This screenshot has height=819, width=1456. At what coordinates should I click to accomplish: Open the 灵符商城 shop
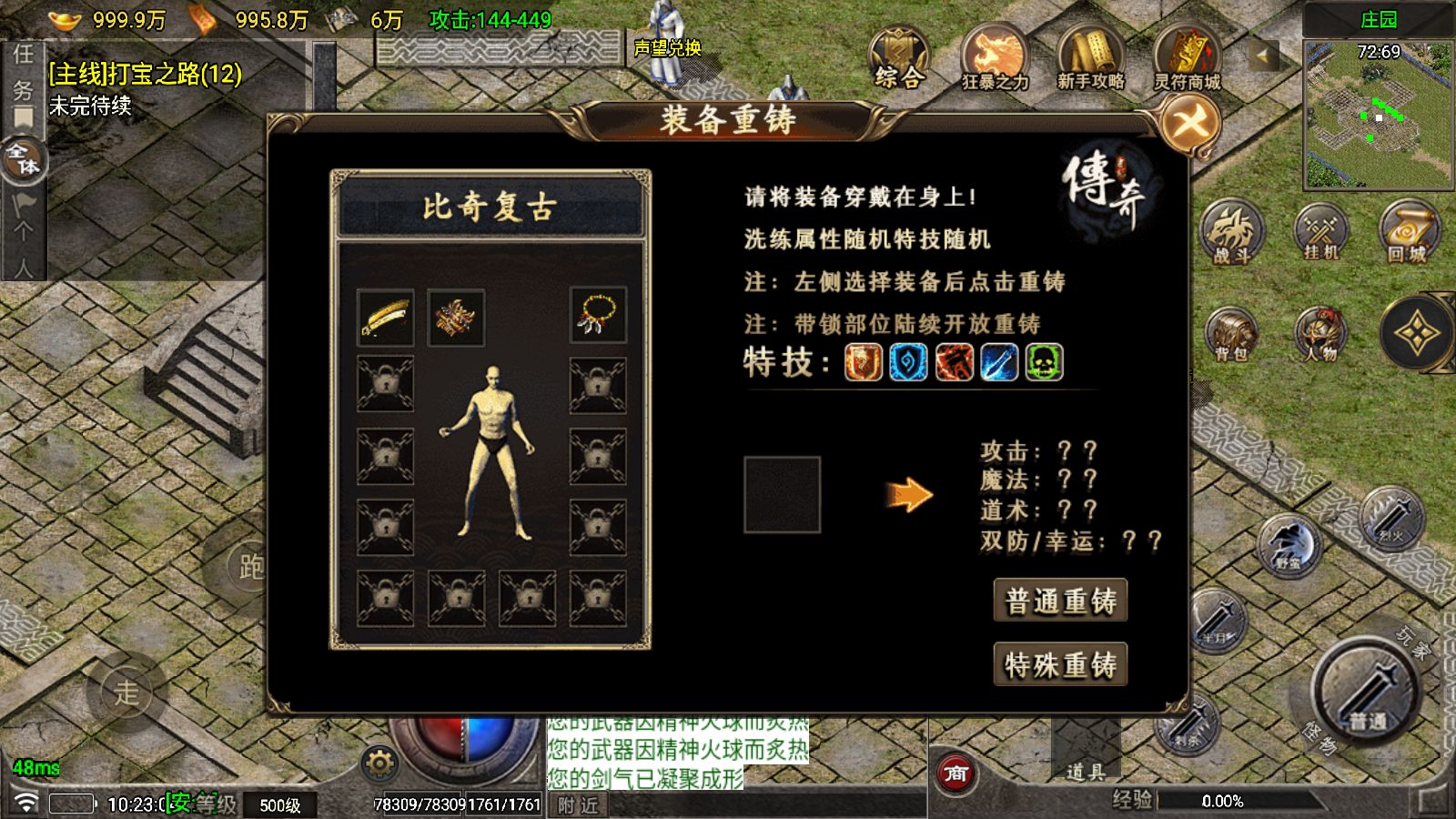(1187, 58)
